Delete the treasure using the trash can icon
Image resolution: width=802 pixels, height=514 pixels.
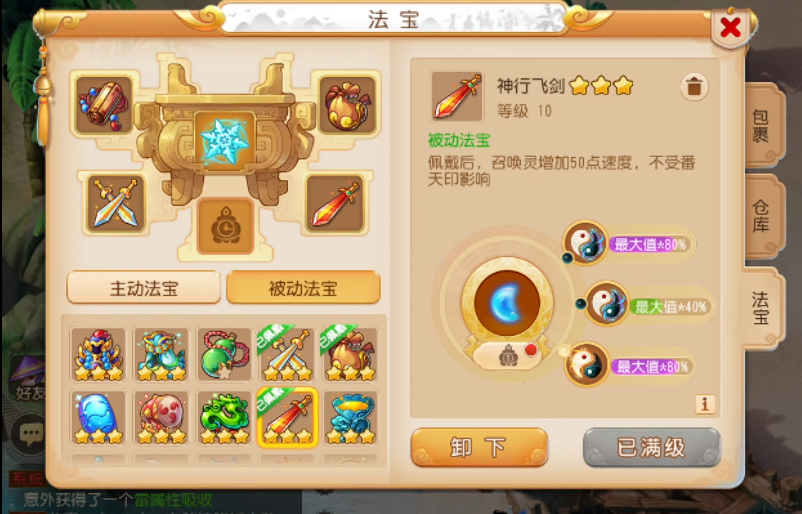(694, 87)
